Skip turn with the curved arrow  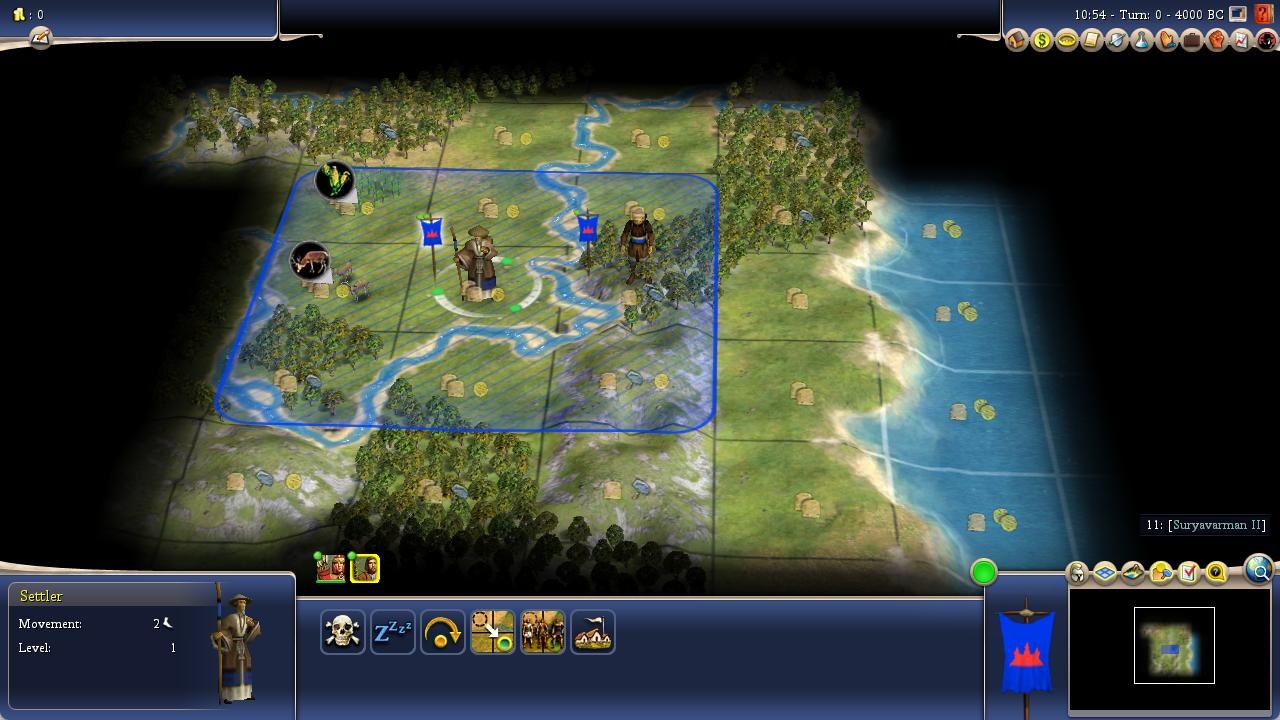click(x=443, y=633)
